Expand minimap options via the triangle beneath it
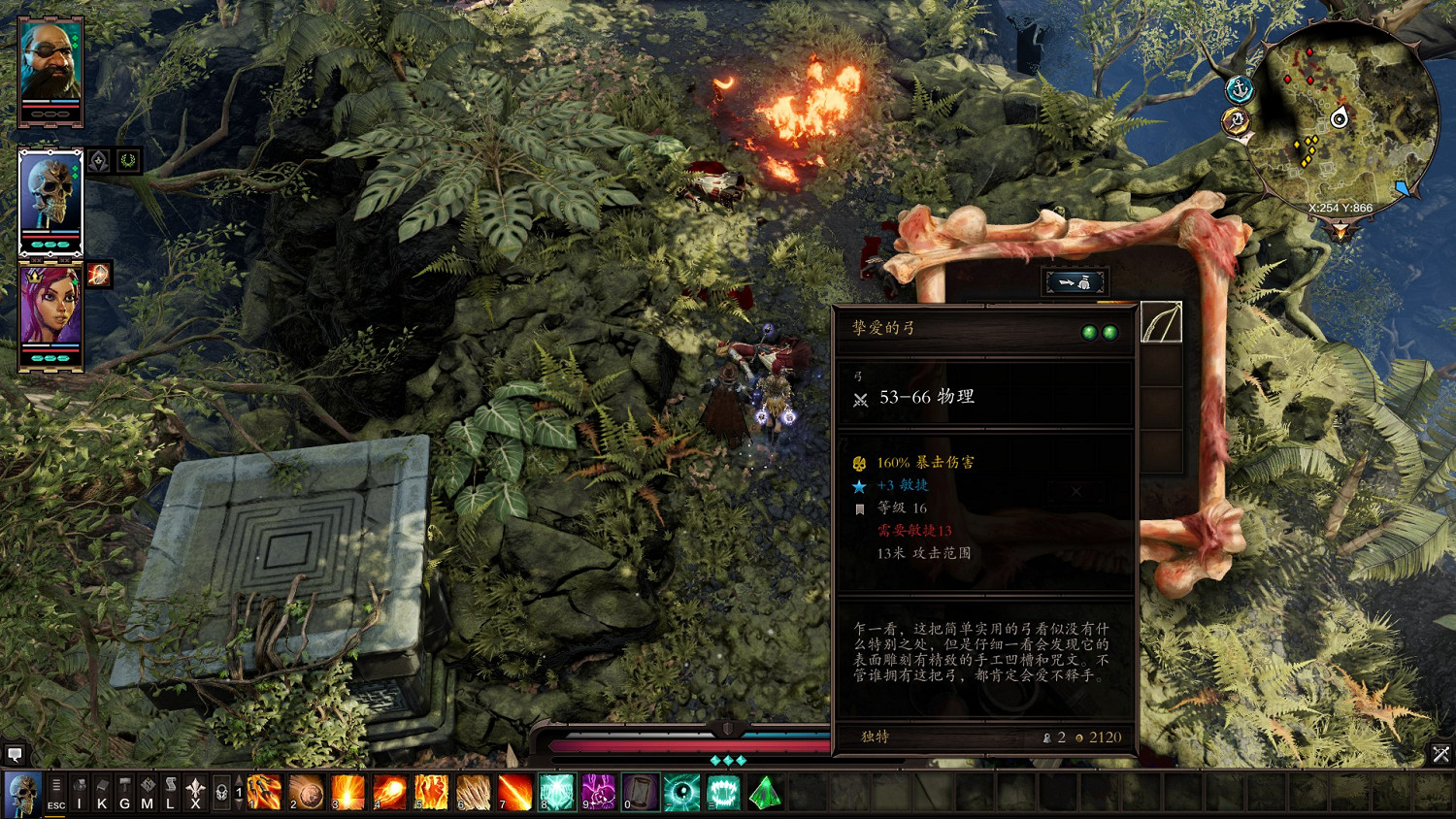This screenshot has width=1456, height=819. [1341, 229]
